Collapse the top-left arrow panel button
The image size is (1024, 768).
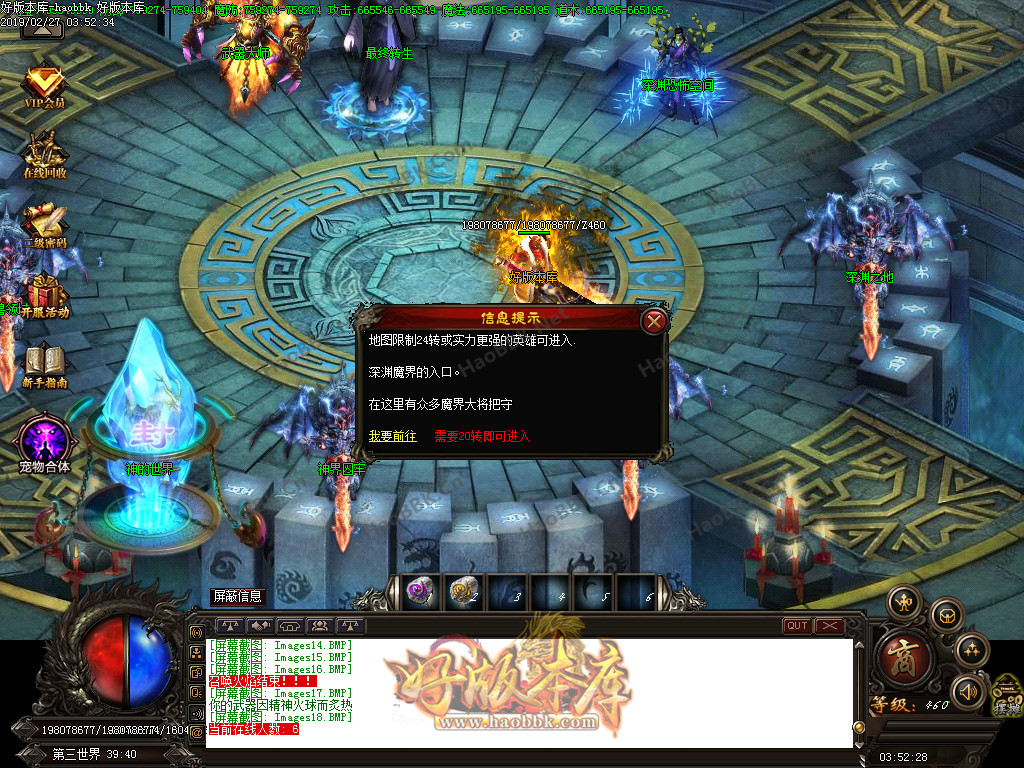(42, 27)
